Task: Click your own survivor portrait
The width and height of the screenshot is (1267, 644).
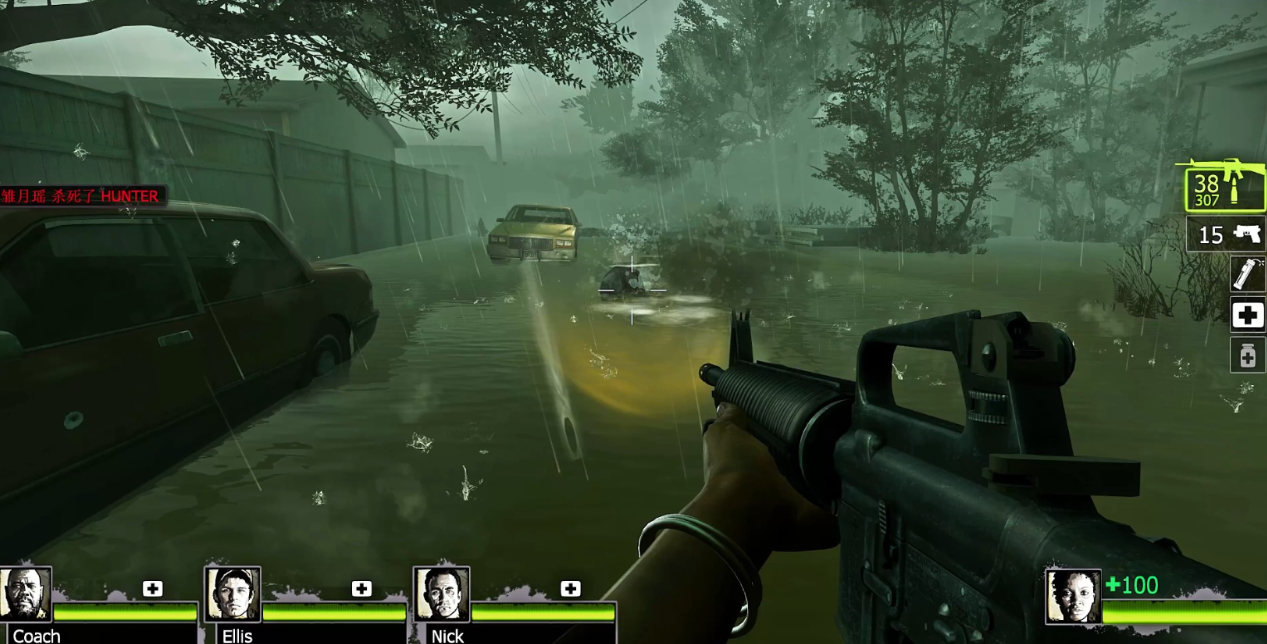Action: click(x=1073, y=597)
